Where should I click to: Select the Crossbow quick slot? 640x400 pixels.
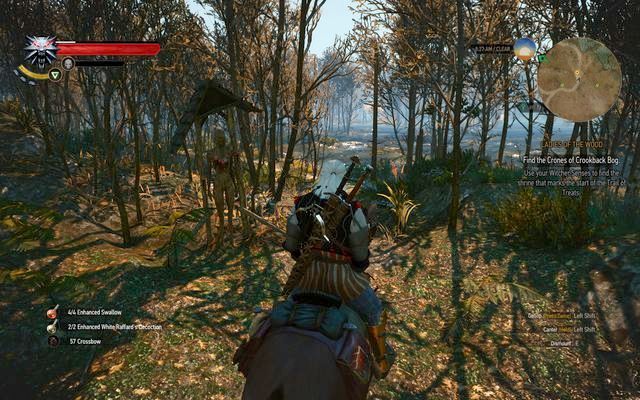pyautogui.click(x=53, y=341)
